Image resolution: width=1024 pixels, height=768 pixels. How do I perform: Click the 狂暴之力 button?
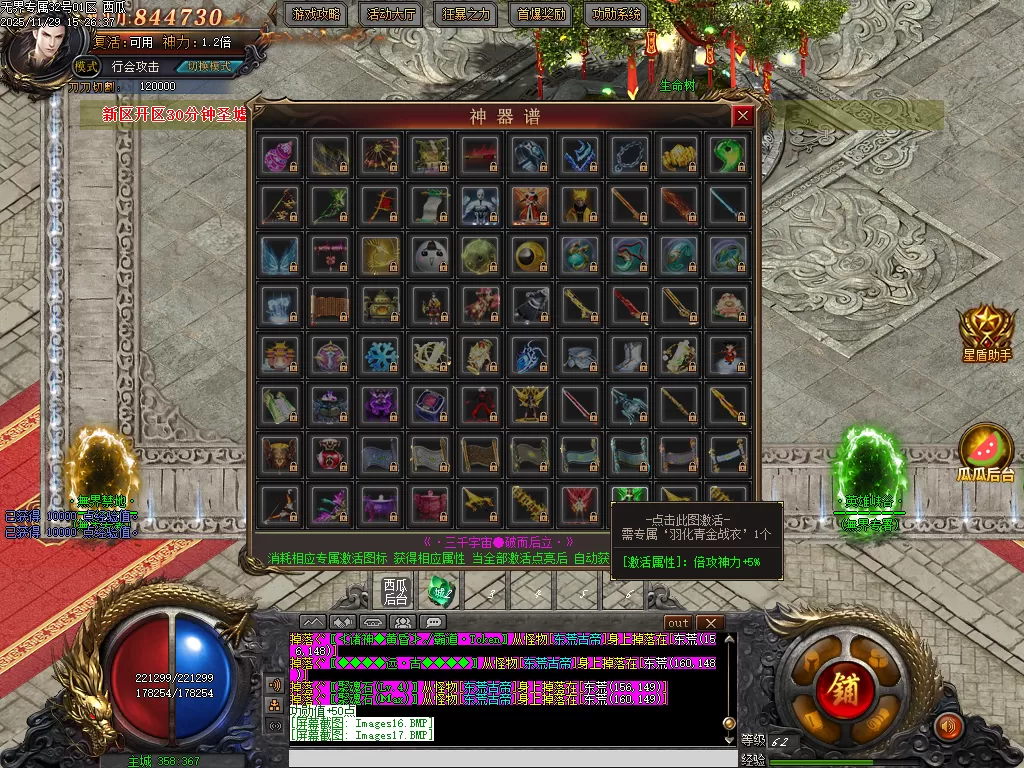(x=467, y=15)
